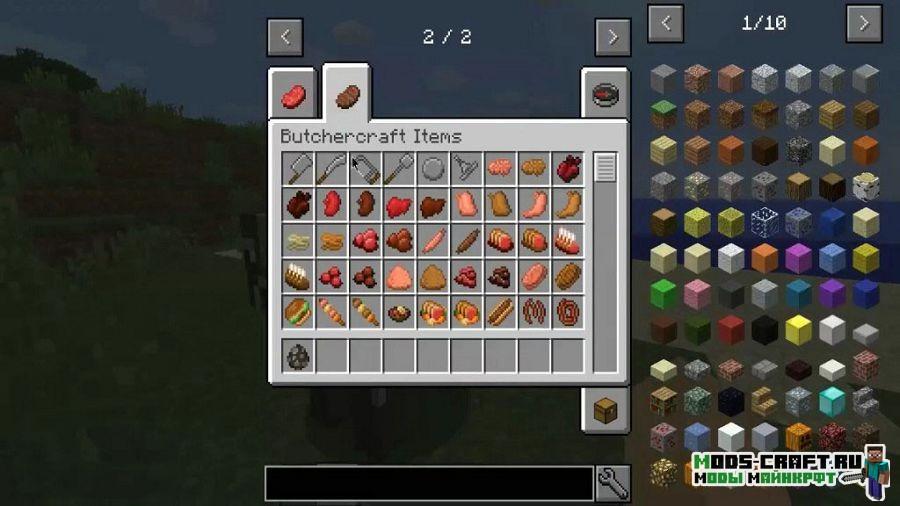Select the coiled sausage ring item
The height and width of the screenshot is (506, 900).
pos(569,312)
